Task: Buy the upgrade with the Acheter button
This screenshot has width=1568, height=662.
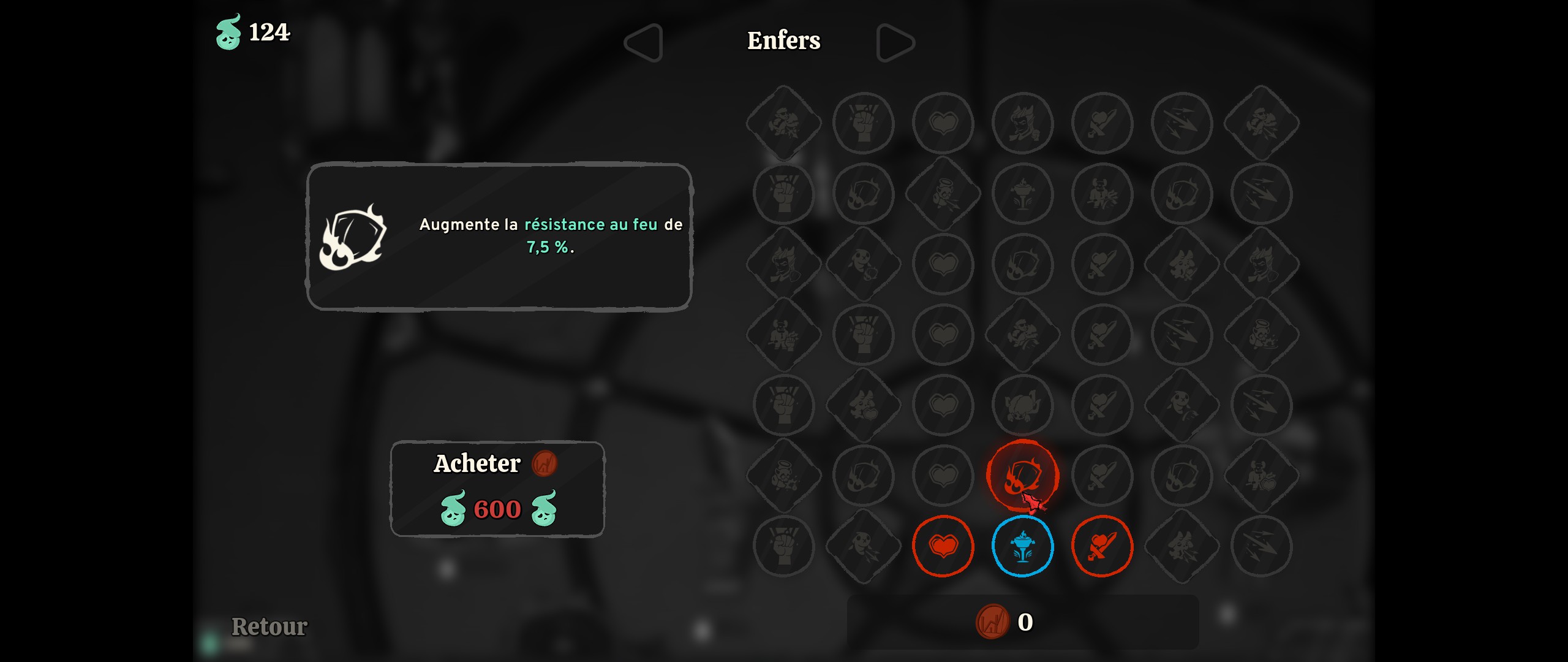Action: (x=497, y=488)
